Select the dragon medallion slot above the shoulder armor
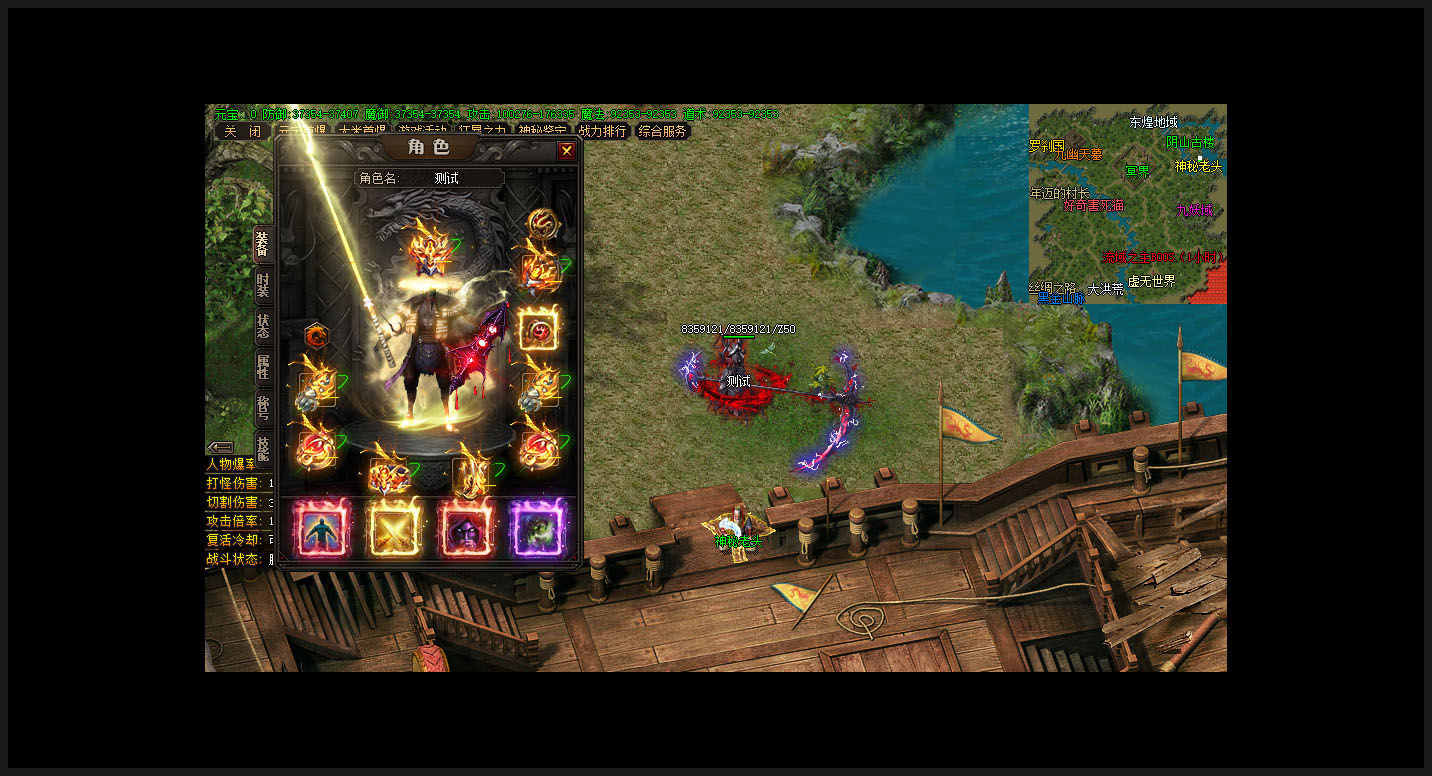Image resolution: width=1432 pixels, height=776 pixels. click(541, 222)
